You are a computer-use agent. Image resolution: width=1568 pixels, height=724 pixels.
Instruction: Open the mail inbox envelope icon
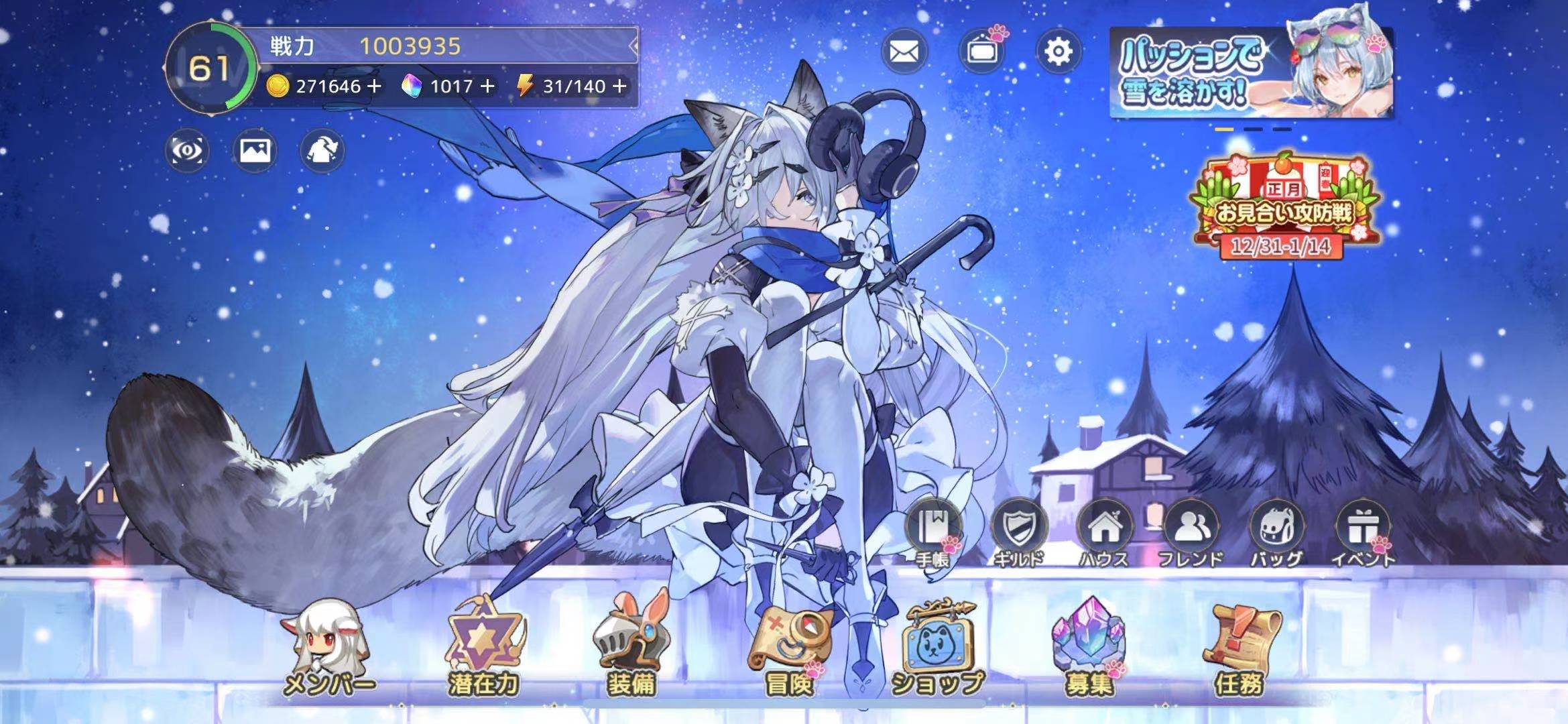pyautogui.click(x=904, y=52)
